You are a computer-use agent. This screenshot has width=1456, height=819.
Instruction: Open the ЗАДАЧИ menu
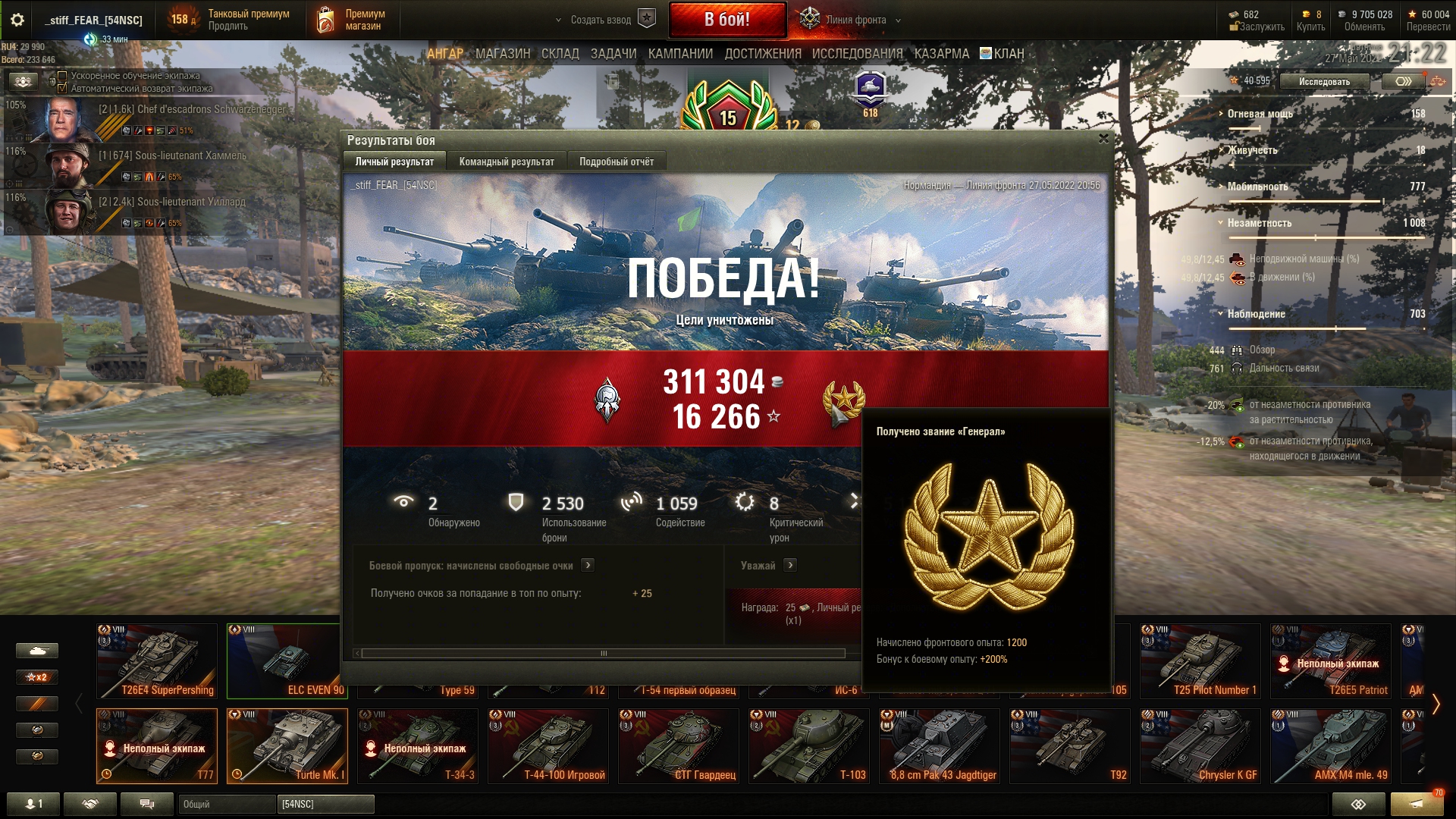point(613,54)
